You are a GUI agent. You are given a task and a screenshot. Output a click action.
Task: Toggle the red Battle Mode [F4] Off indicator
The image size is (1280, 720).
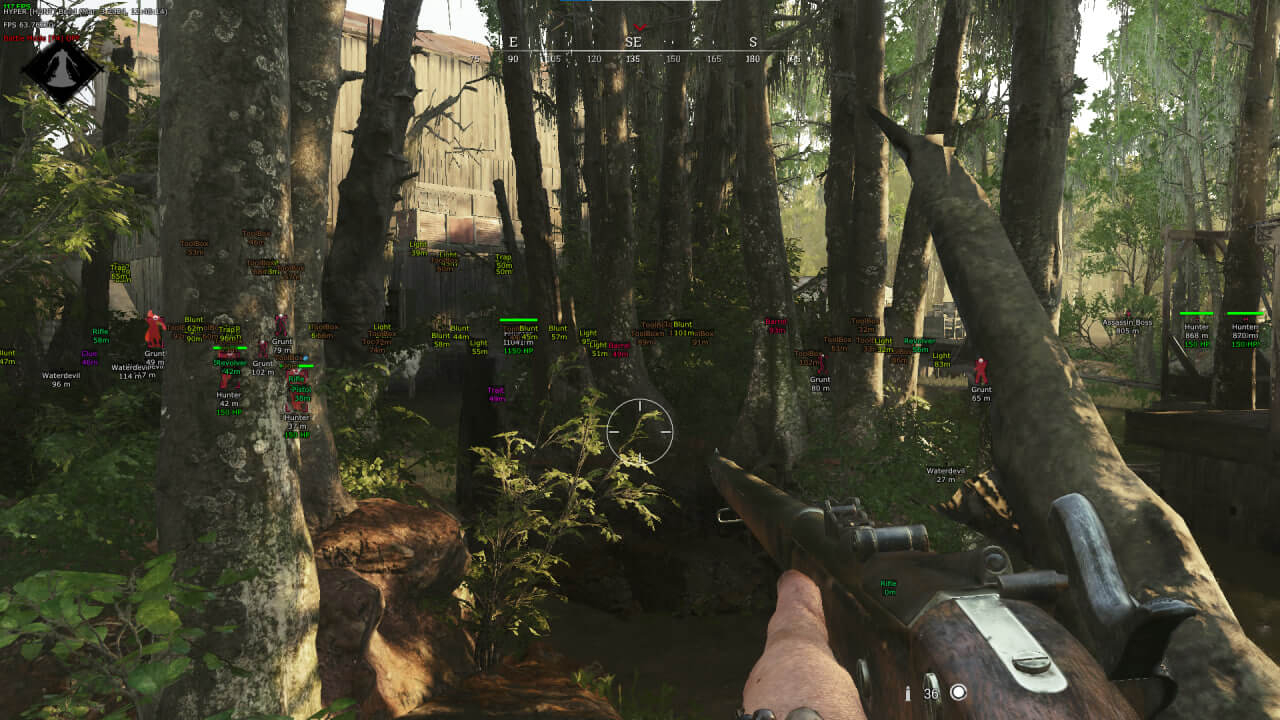(x=40, y=37)
